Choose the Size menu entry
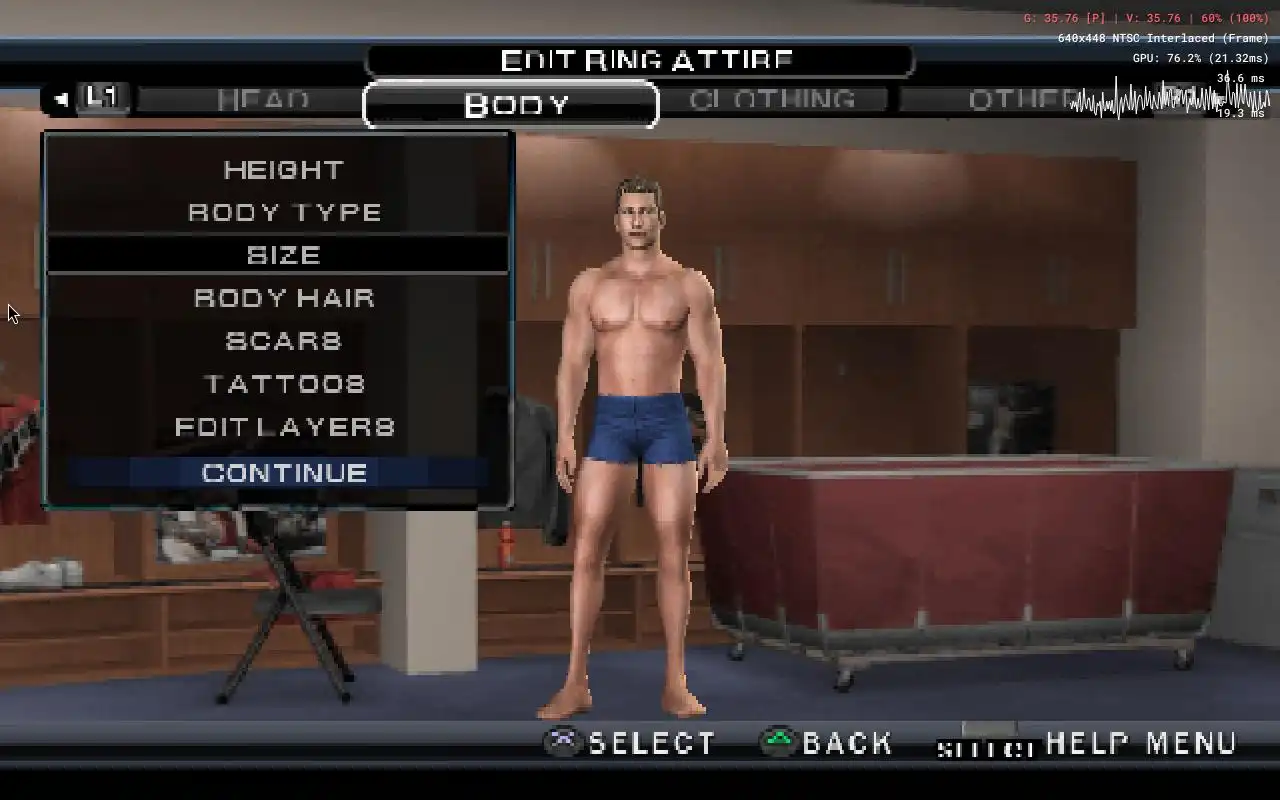Viewport: 1280px width, 800px height. click(284, 255)
